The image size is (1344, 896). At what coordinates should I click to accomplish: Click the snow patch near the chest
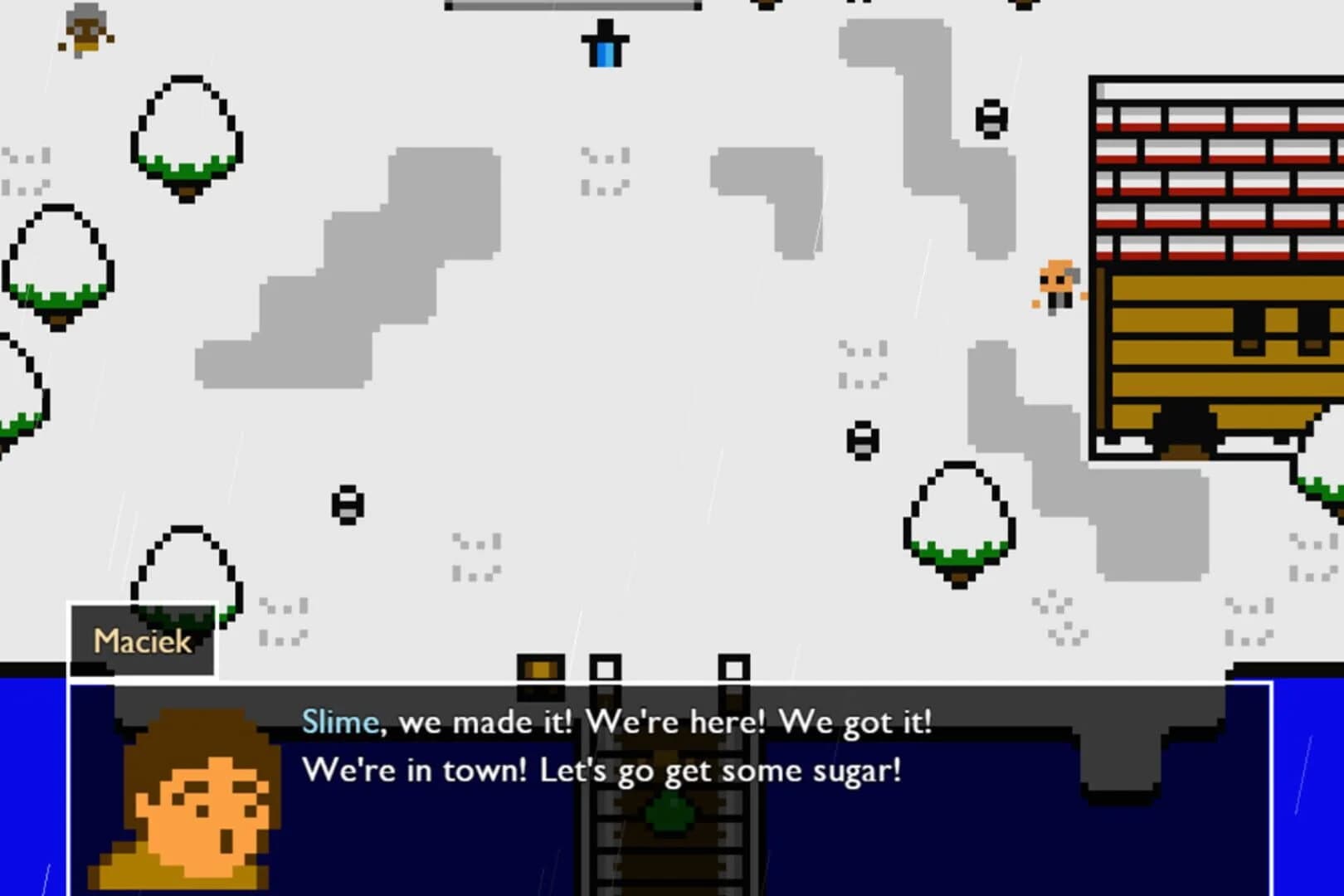tap(473, 556)
